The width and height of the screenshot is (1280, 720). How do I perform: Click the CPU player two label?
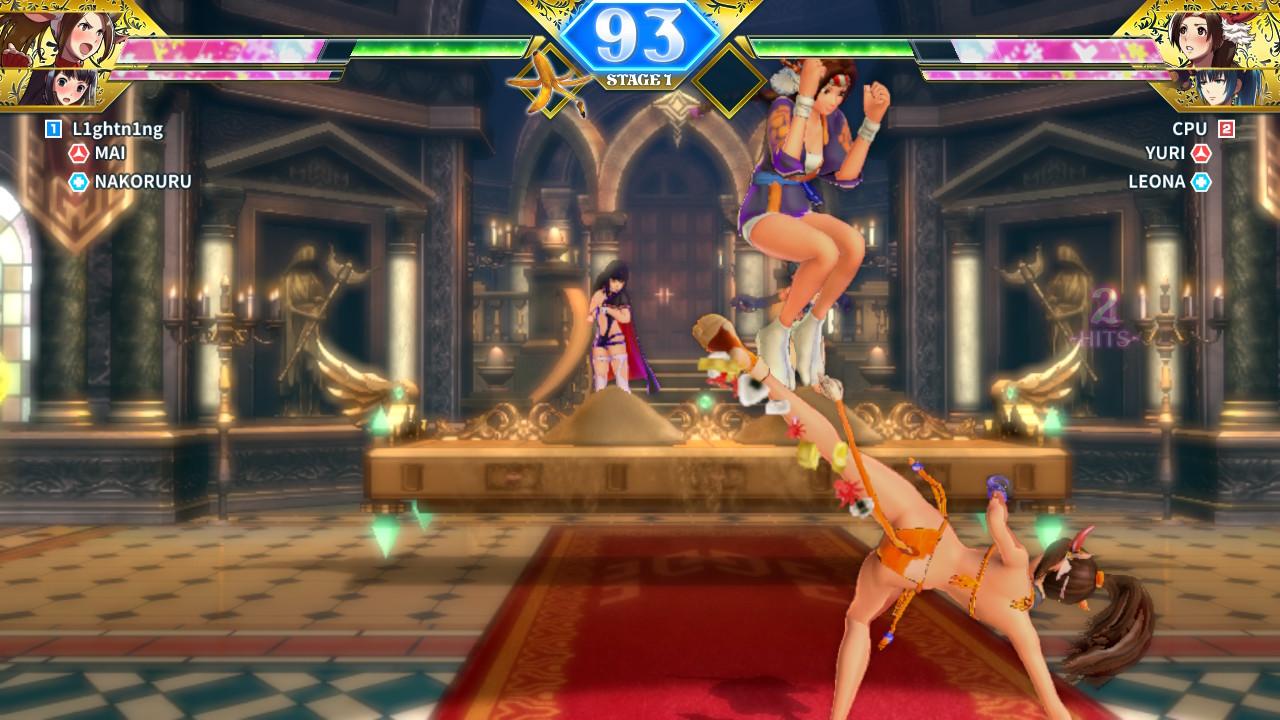point(1190,129)
